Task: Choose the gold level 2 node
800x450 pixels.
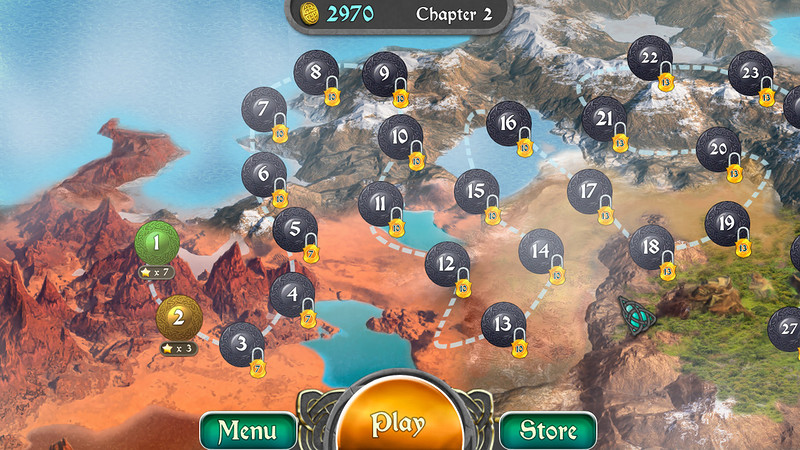Action: pyautogui.click(x=179, y=318)
